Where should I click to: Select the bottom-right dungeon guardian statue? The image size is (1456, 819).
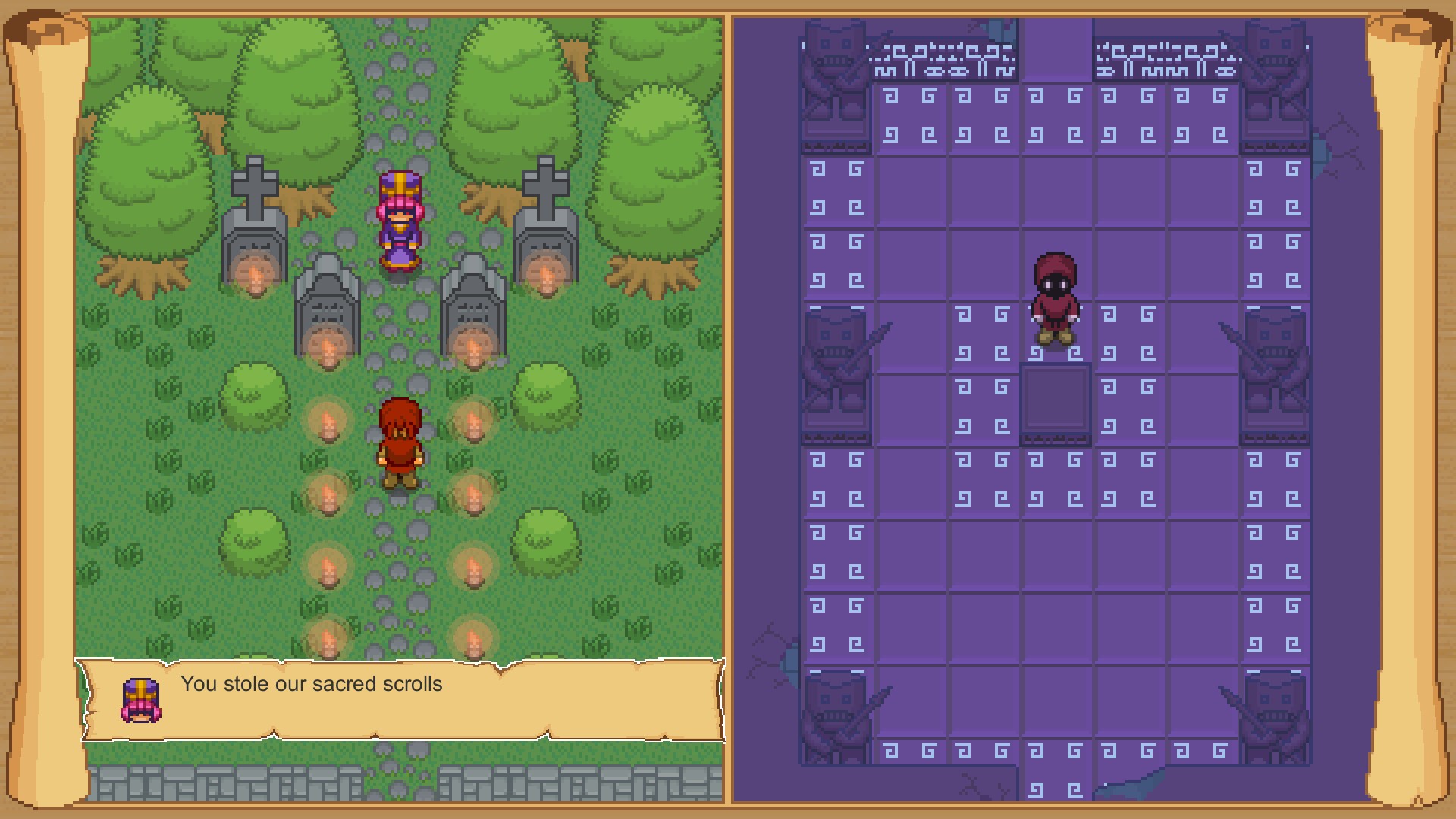1274,713
